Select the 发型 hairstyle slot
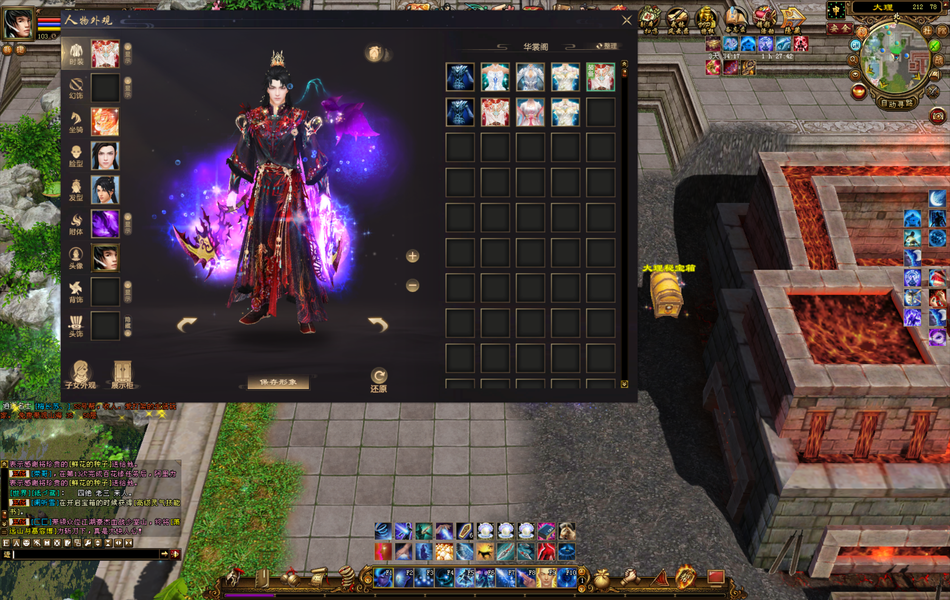 pos(105,190)
